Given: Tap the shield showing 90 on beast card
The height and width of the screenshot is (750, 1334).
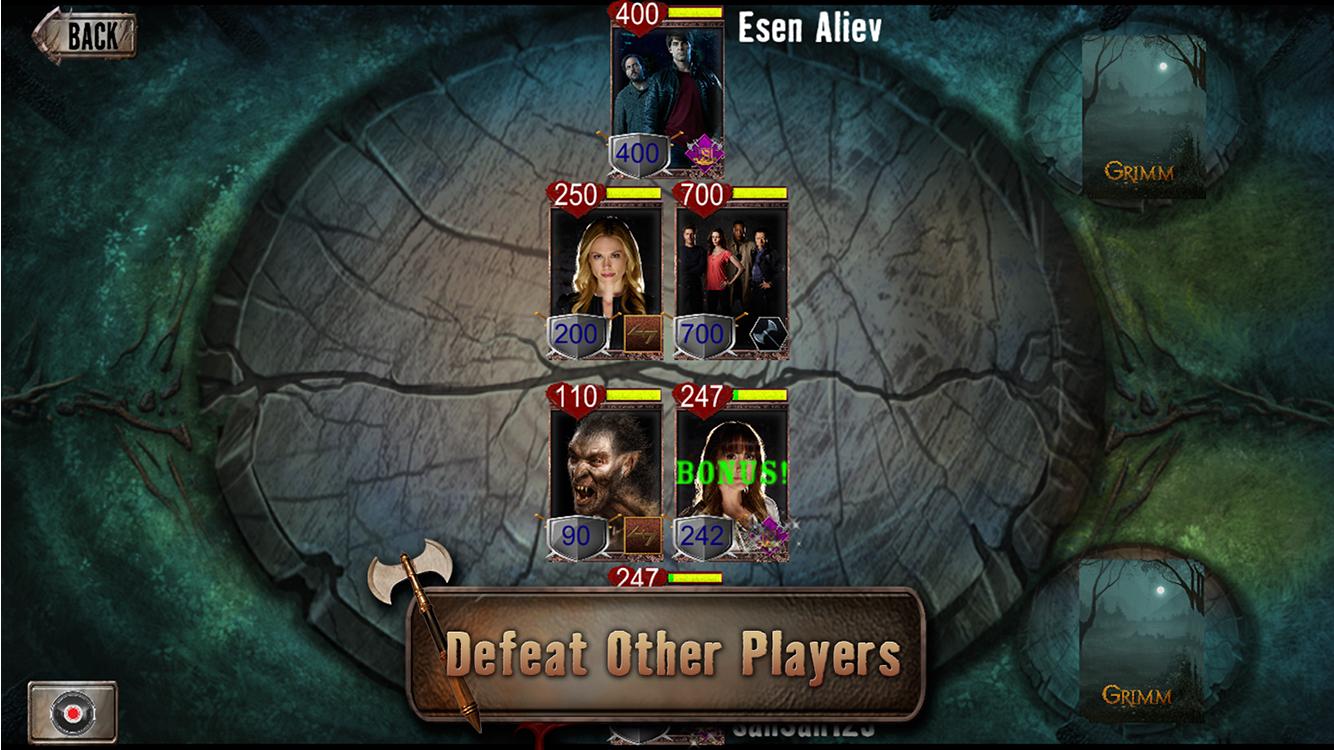Looking at the screenshot, I should (577, 533).
